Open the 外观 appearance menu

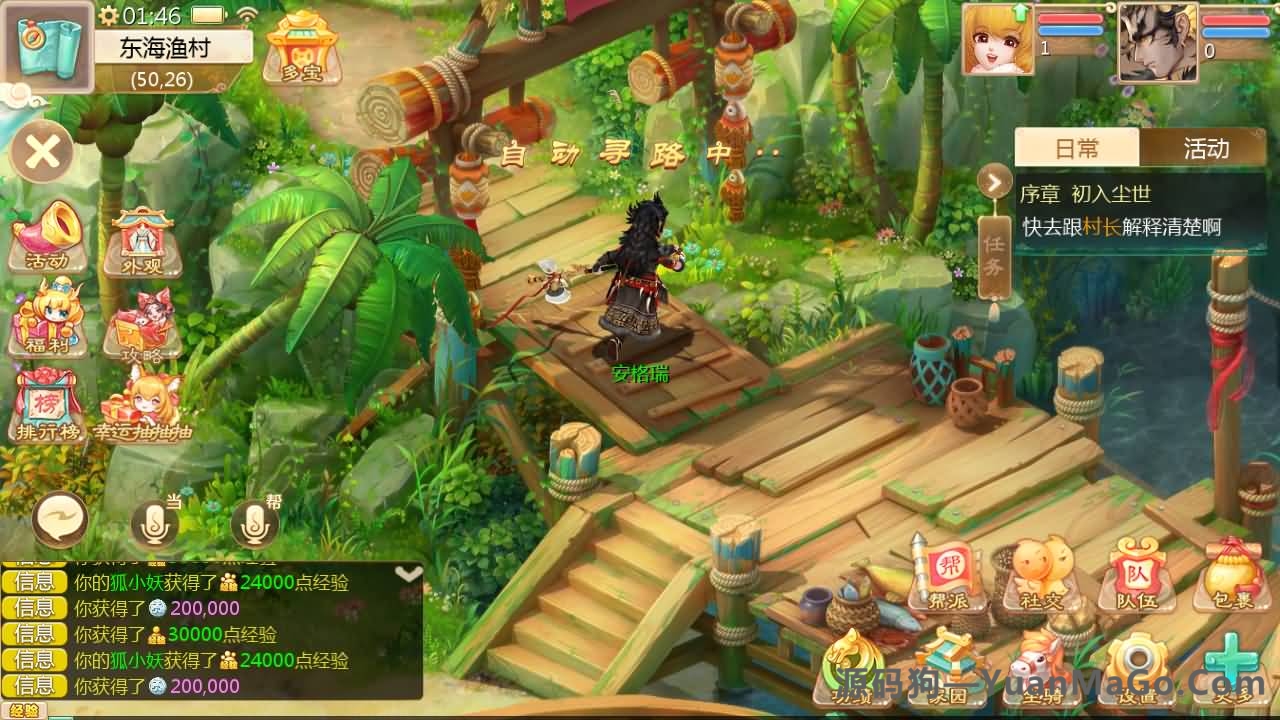tap(143, 240)
